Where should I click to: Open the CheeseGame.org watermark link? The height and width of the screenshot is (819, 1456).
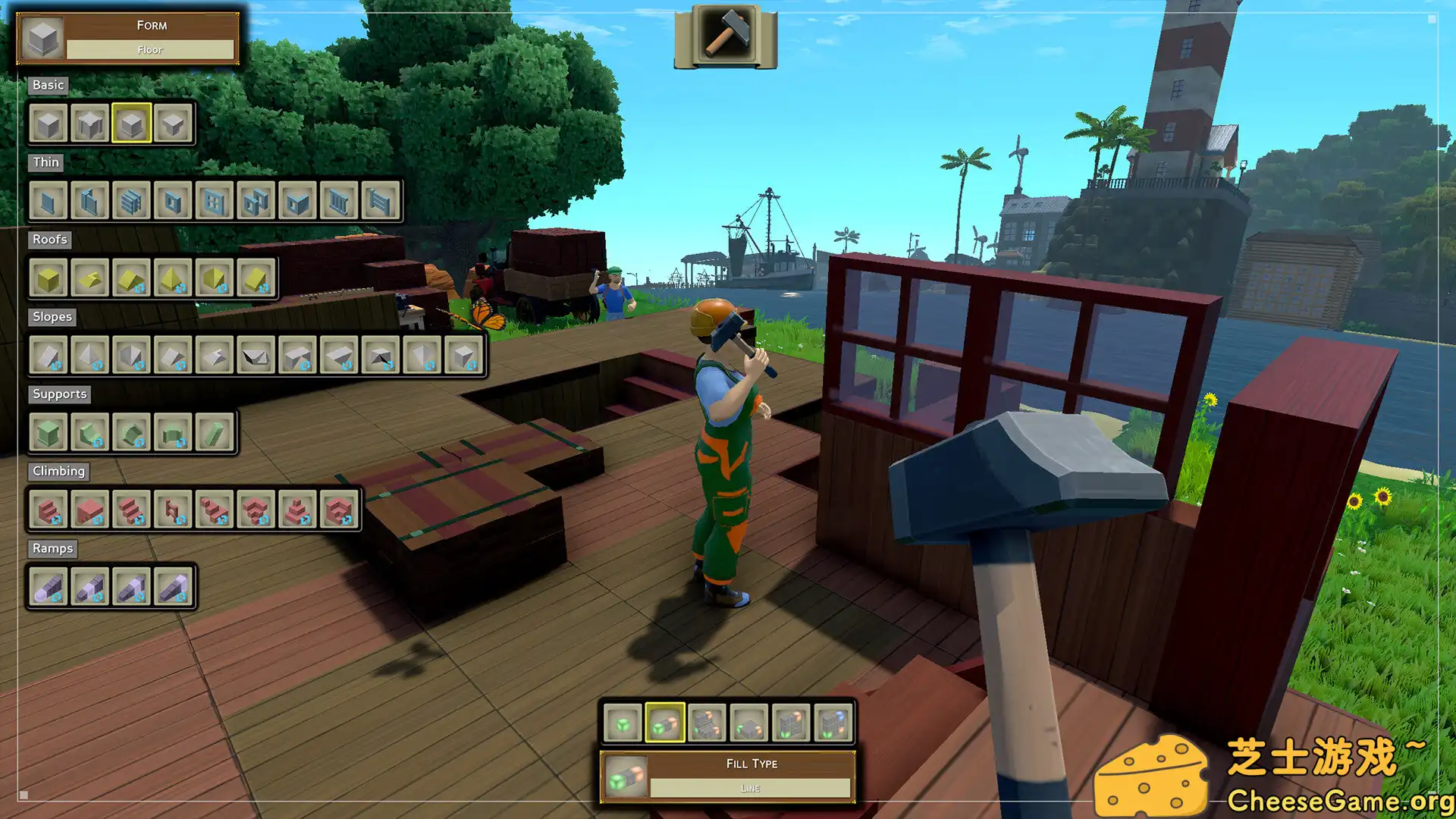1339,801
